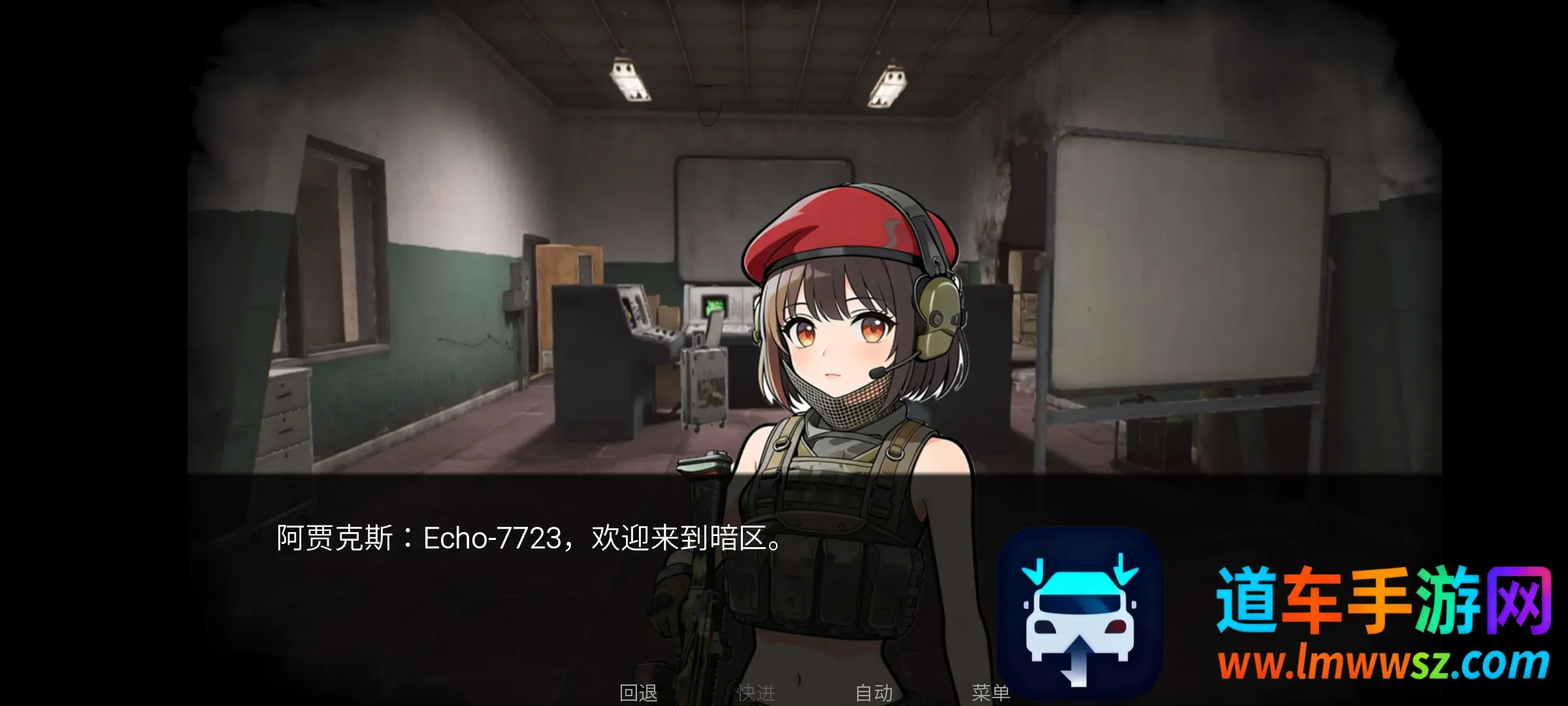Click the 回退 rollback button
The width and height of the screenshot is (1568, 706).
638,692
